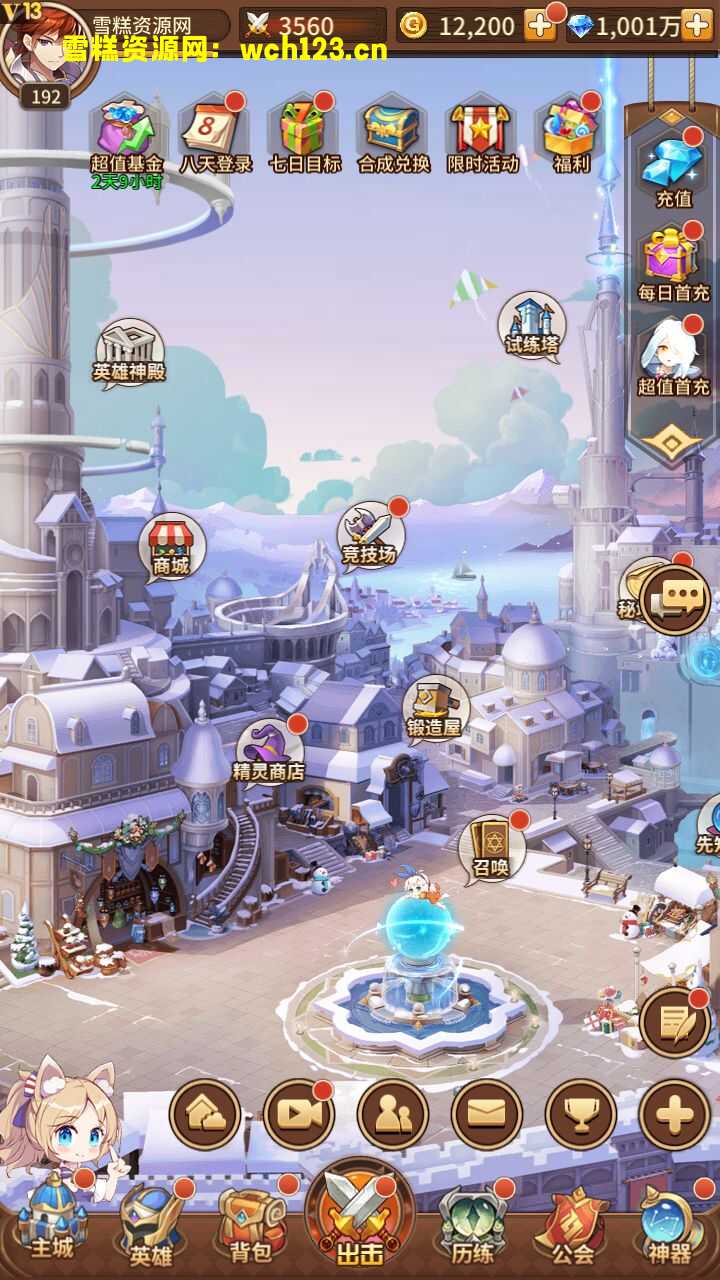Open the 精灵商店 elf shop
720x1280 pixels.
tap(268, 752)
